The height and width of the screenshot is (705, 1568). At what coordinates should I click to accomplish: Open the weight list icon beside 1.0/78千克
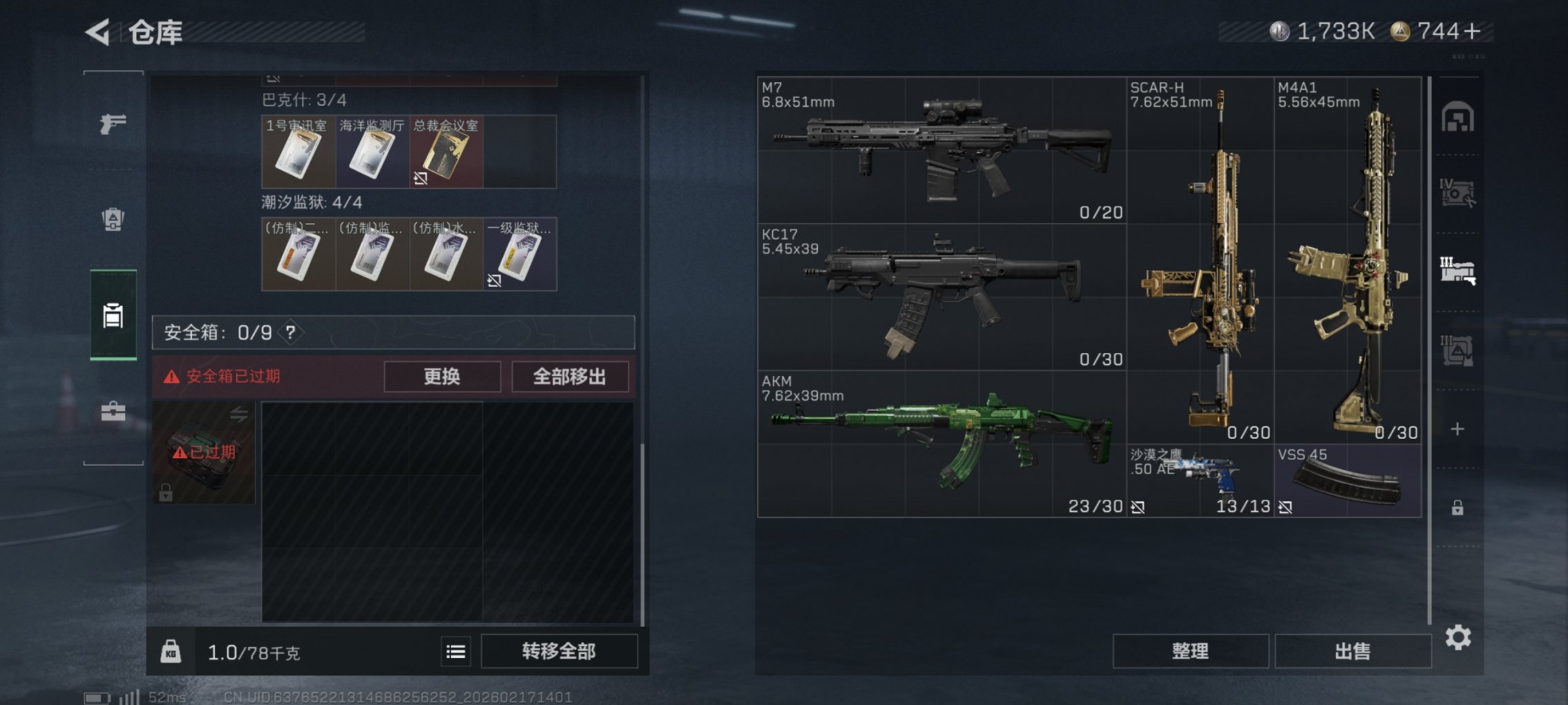455,652
